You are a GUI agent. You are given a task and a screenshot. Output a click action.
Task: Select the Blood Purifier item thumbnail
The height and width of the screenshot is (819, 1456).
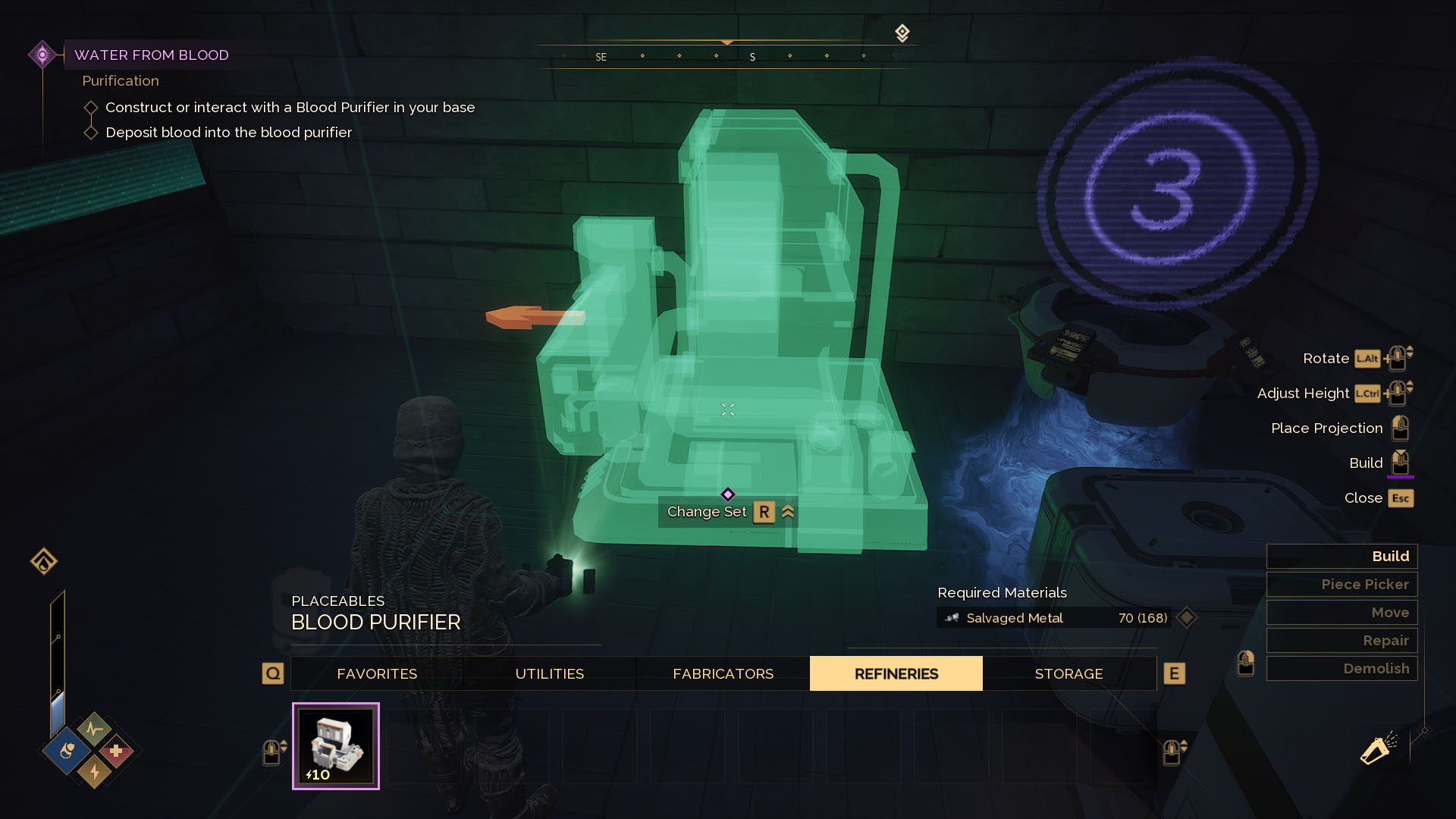336,745
